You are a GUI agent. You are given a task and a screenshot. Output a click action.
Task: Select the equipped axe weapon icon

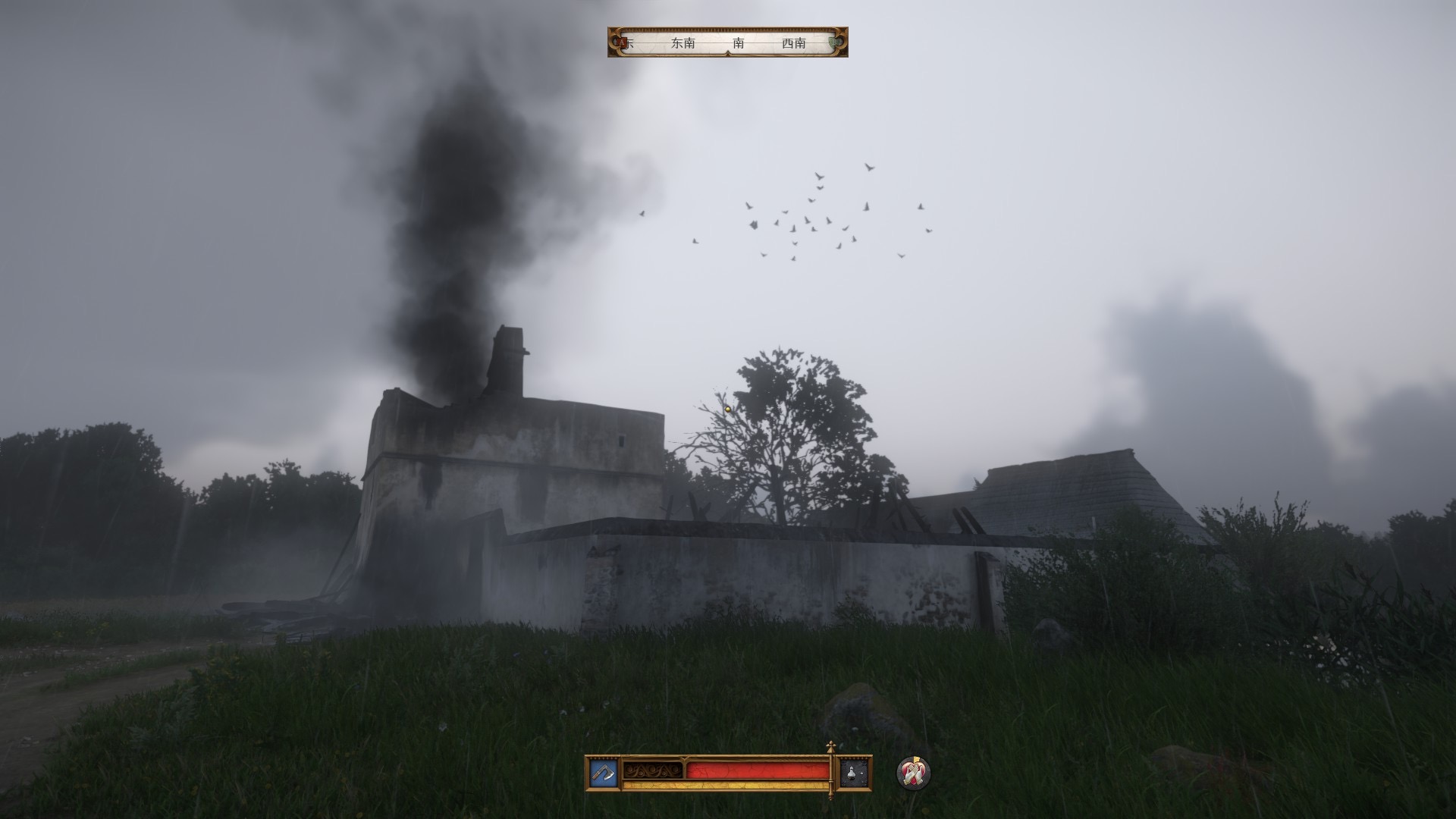(x=604, y=773)
